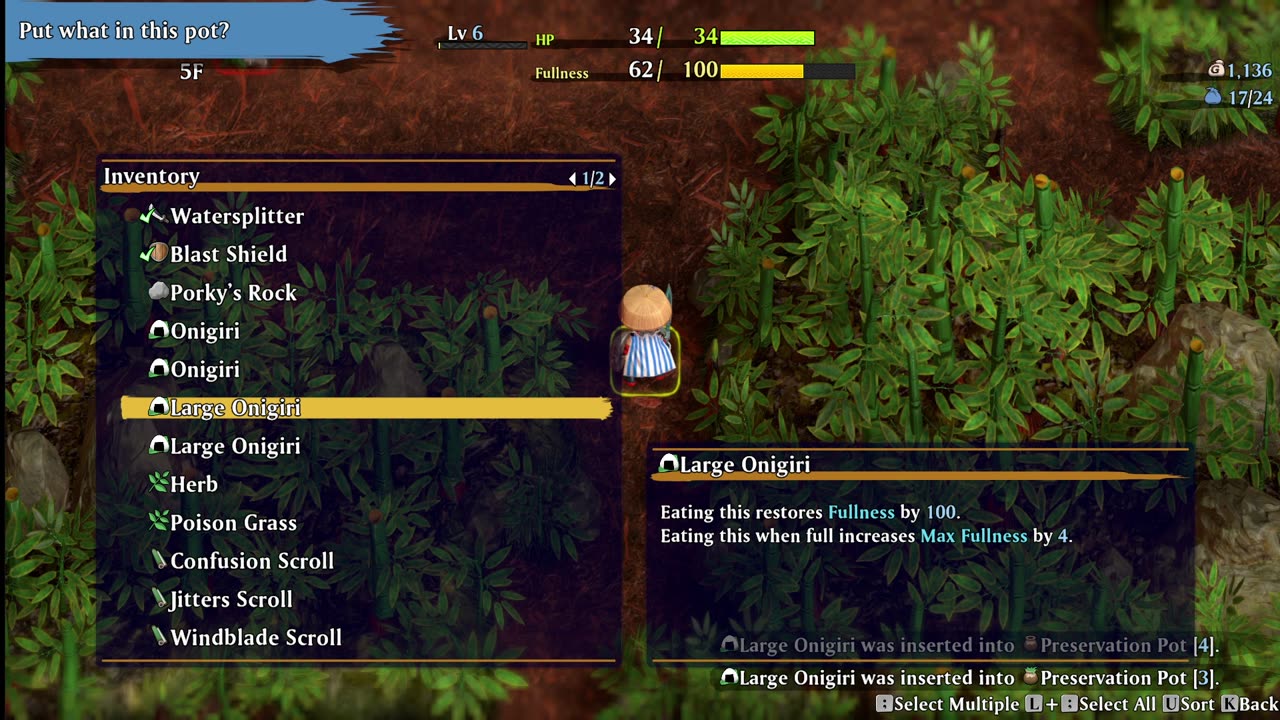Pick Porky's Rock in the inventory list
Image resolution: width=1280 pixels, height=720 pixels.
click(x=233, y=293)
